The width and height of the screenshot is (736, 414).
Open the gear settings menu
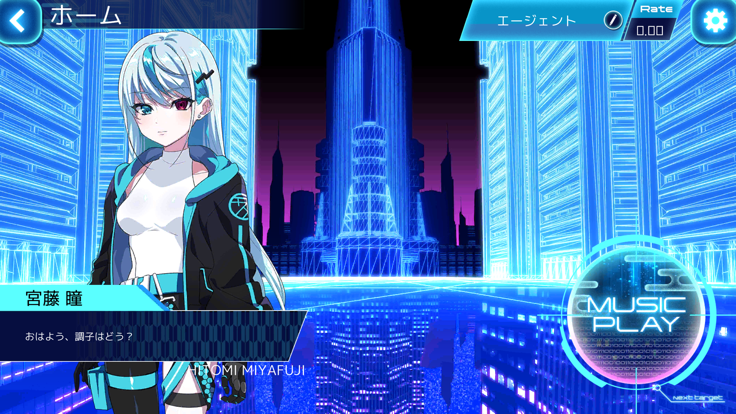714,21
